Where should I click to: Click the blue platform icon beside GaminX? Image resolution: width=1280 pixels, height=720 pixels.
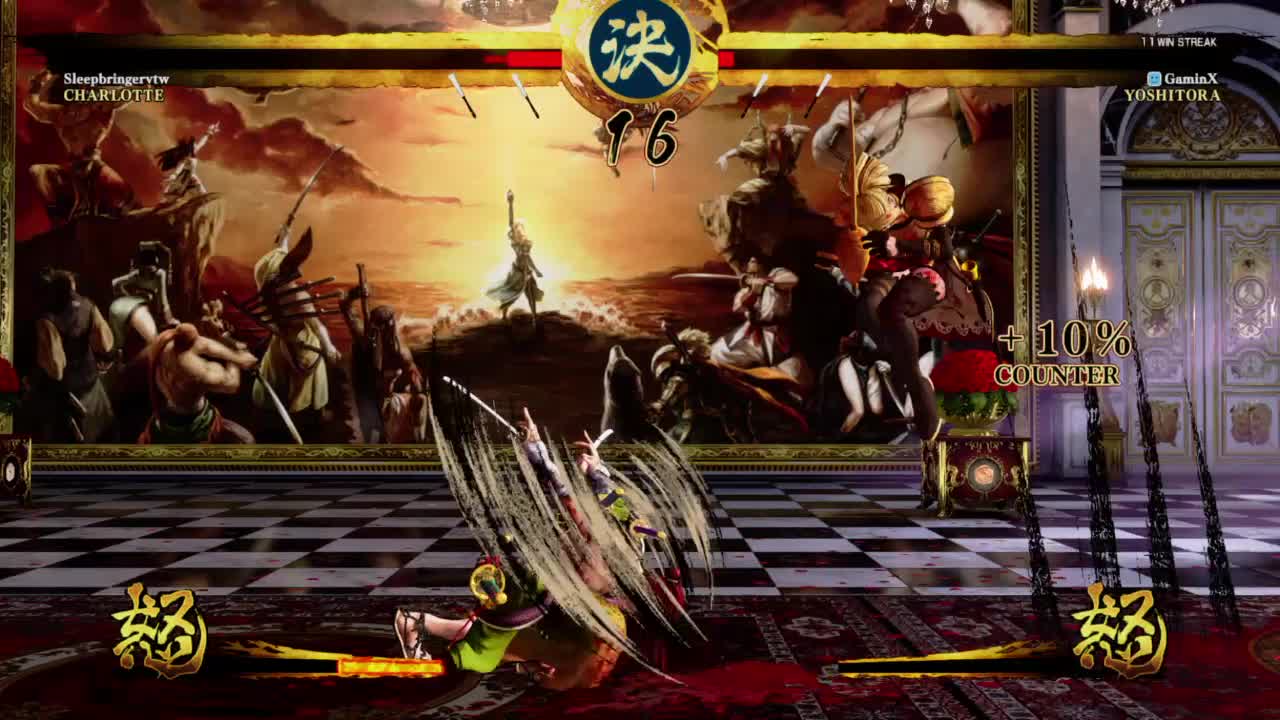click(x=1155, y=76)
